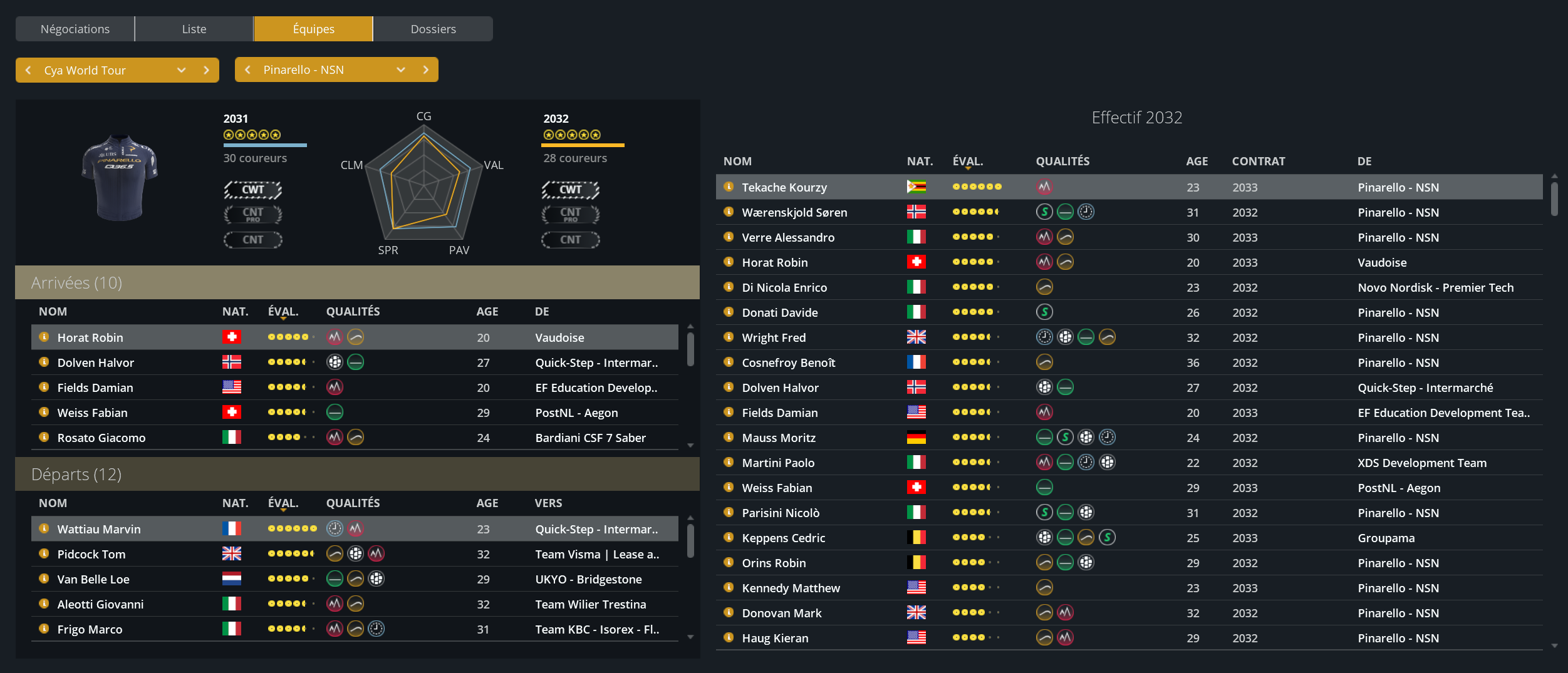Expand the Pinarello - NSN team dropdown
1568x673 pixels.
400,69
